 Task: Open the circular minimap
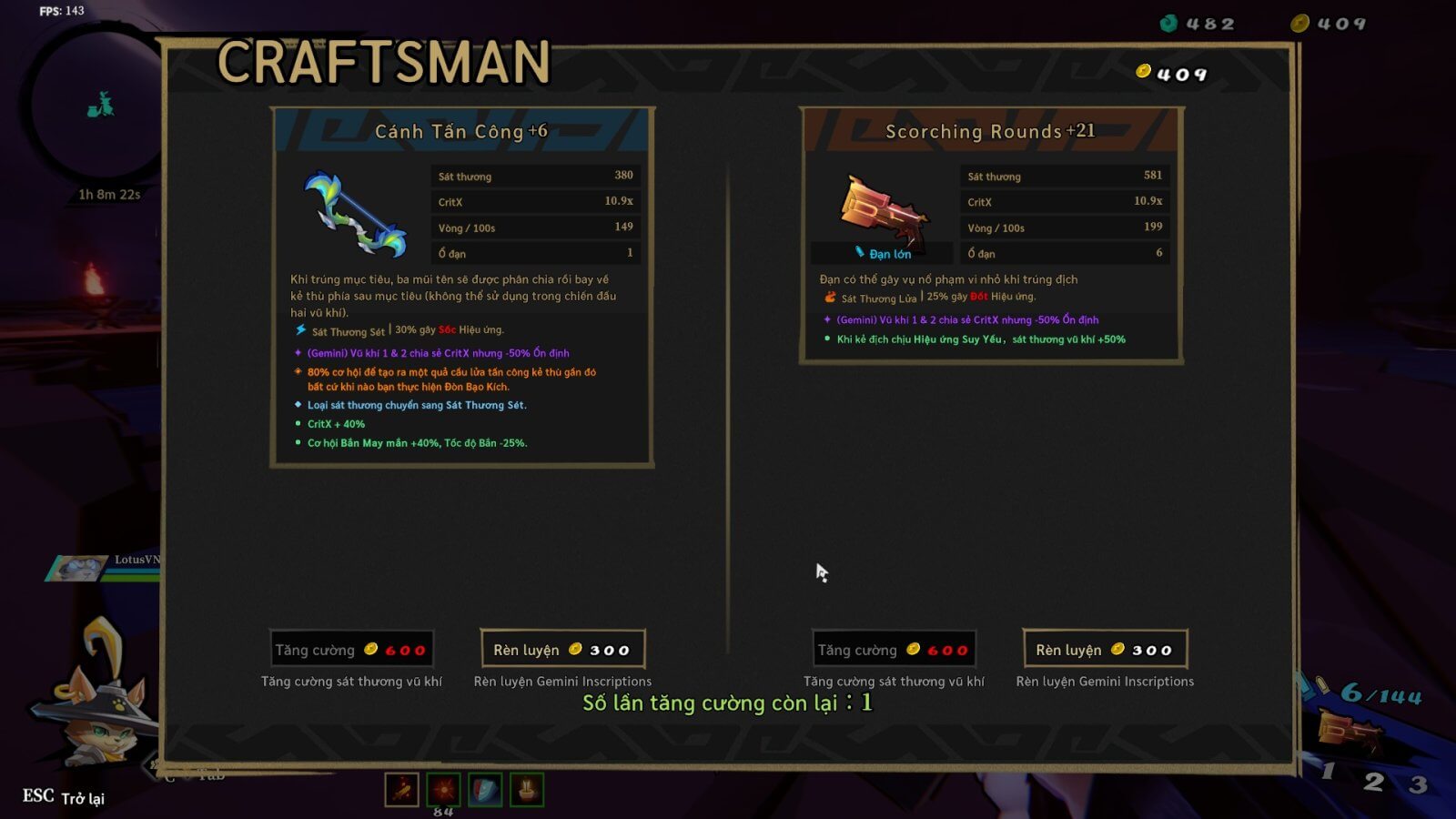tap(98, 106)
